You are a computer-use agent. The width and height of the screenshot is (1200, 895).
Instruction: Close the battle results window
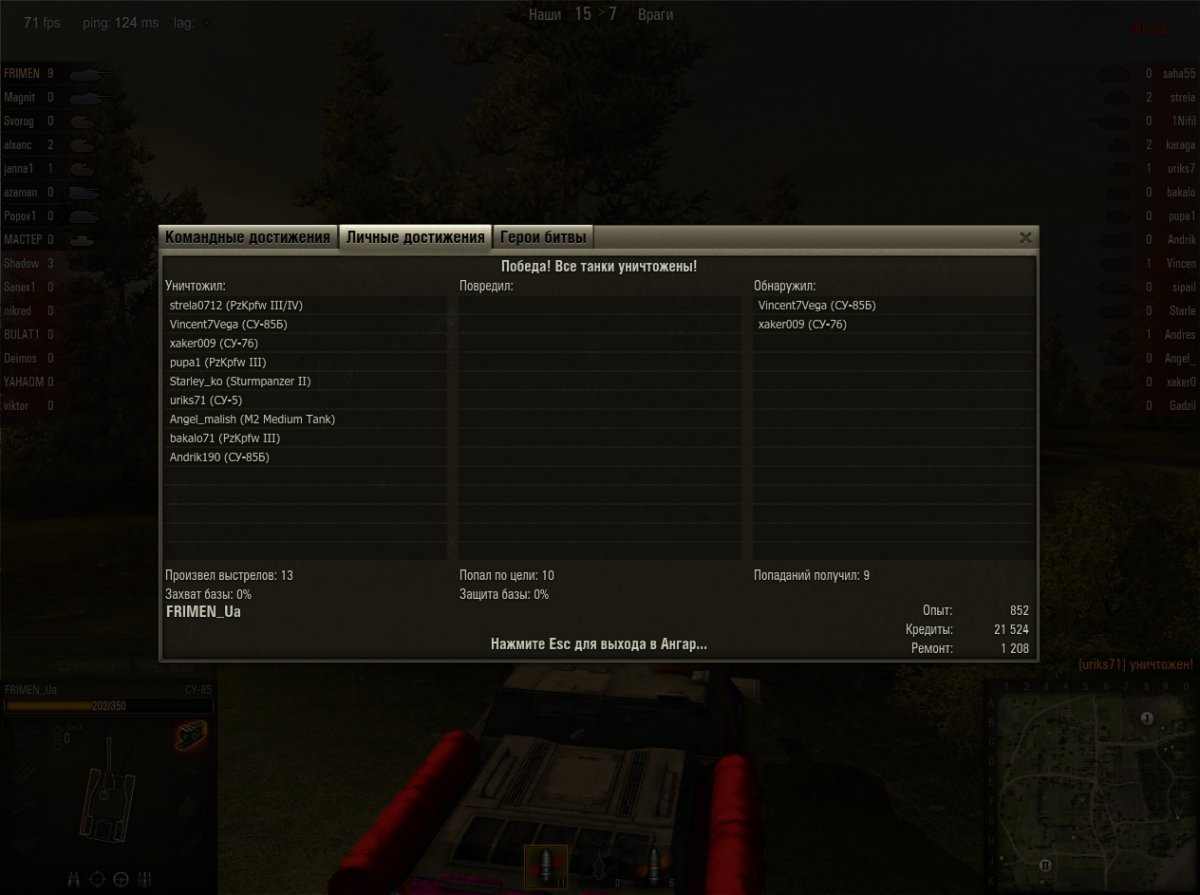(1025, 238)
